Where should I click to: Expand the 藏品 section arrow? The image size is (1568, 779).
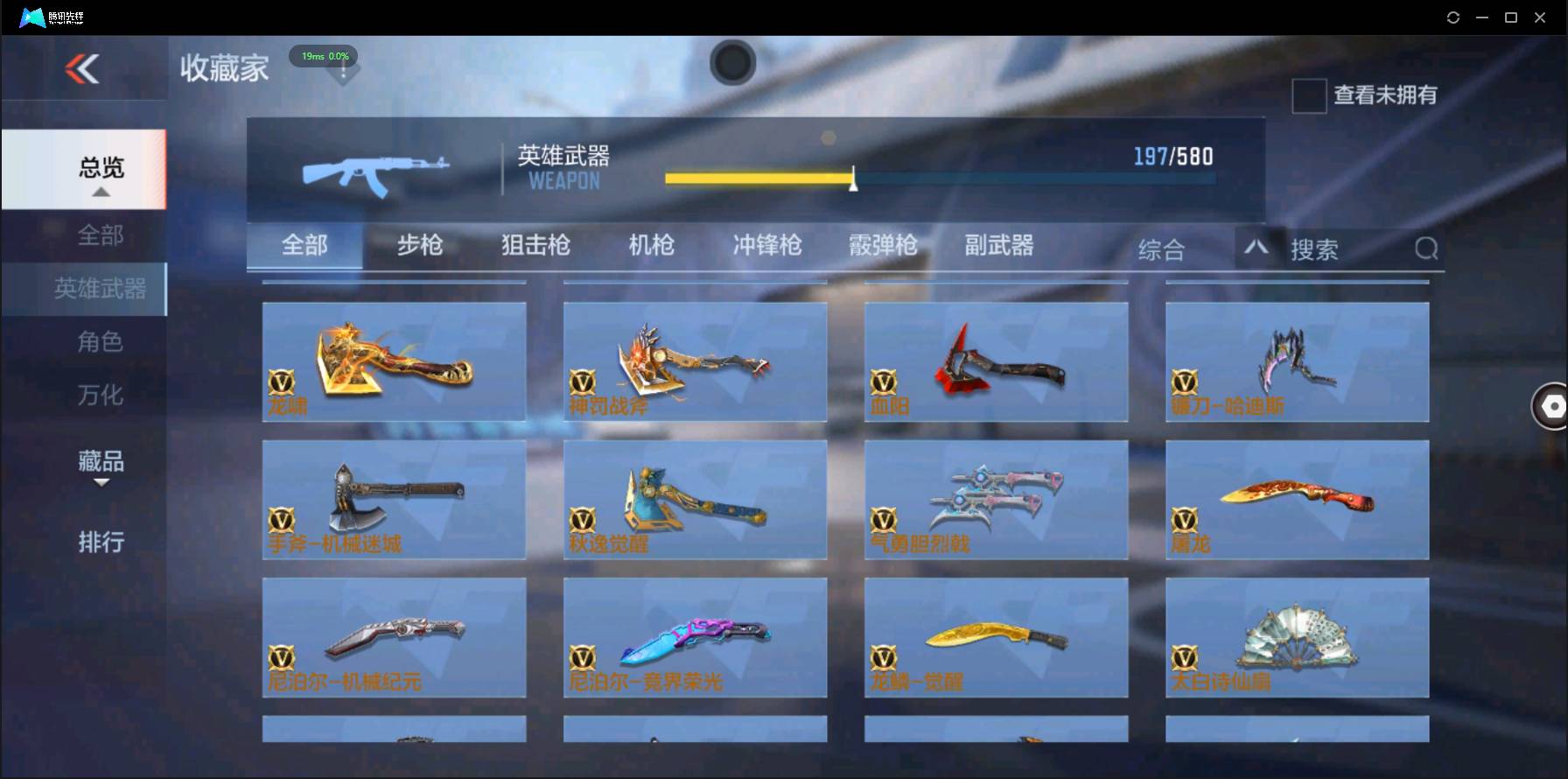101,484
